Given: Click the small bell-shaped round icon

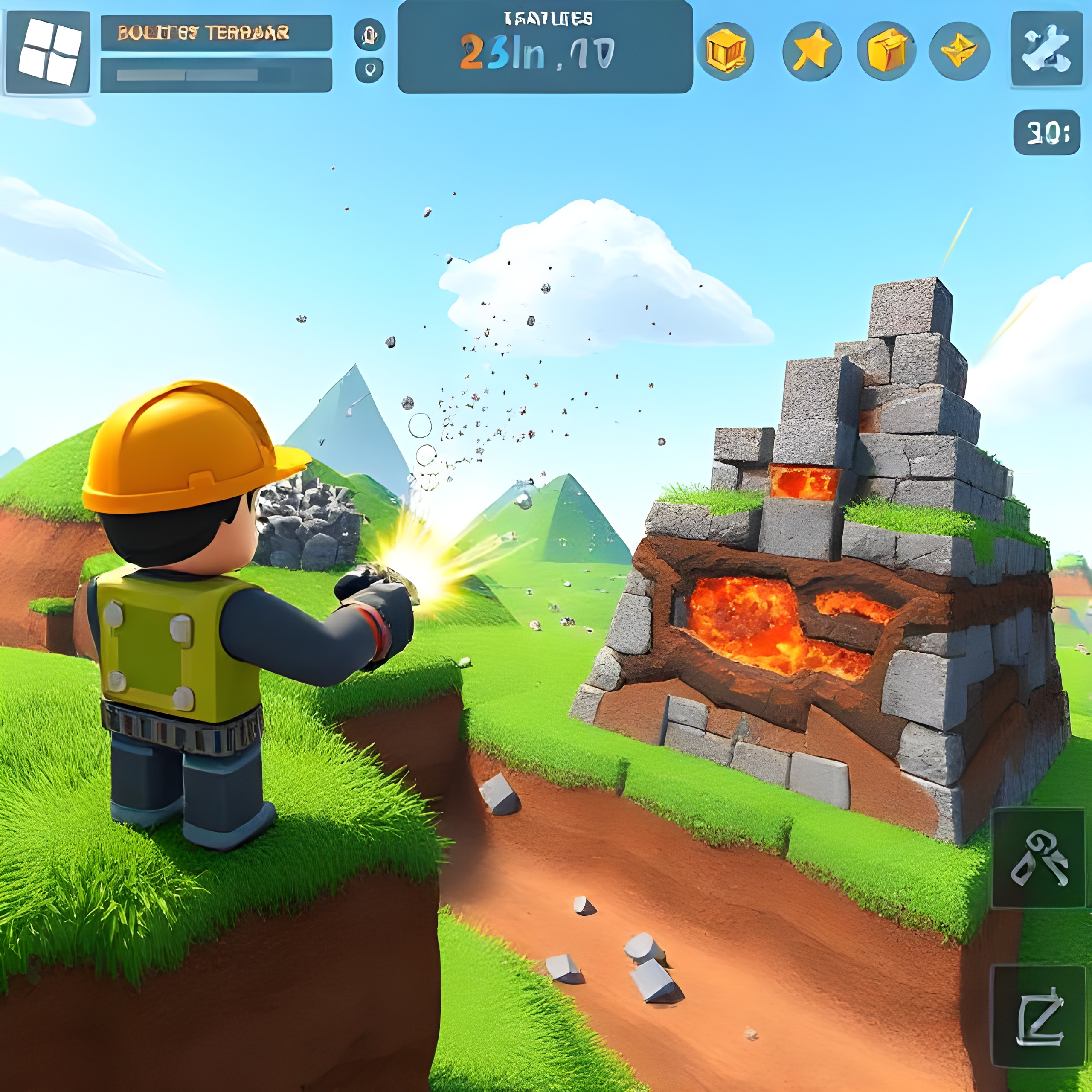Looking at the screenshot, I should (x=370, y=35).
